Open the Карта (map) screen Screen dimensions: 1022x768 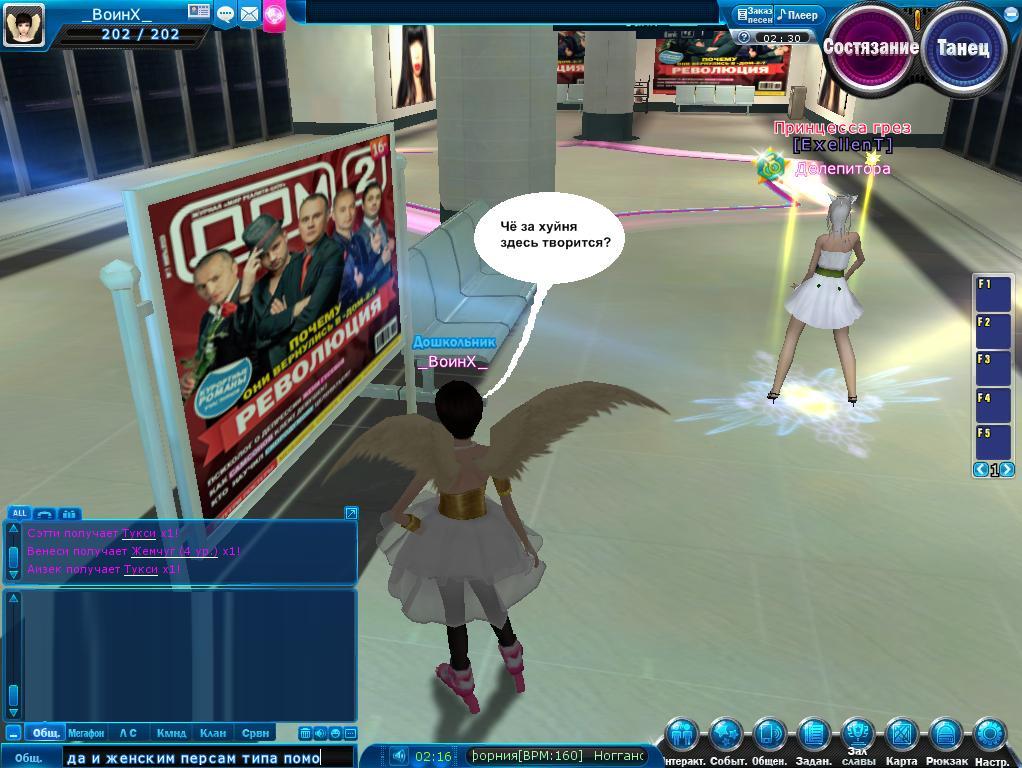point(901,736)
